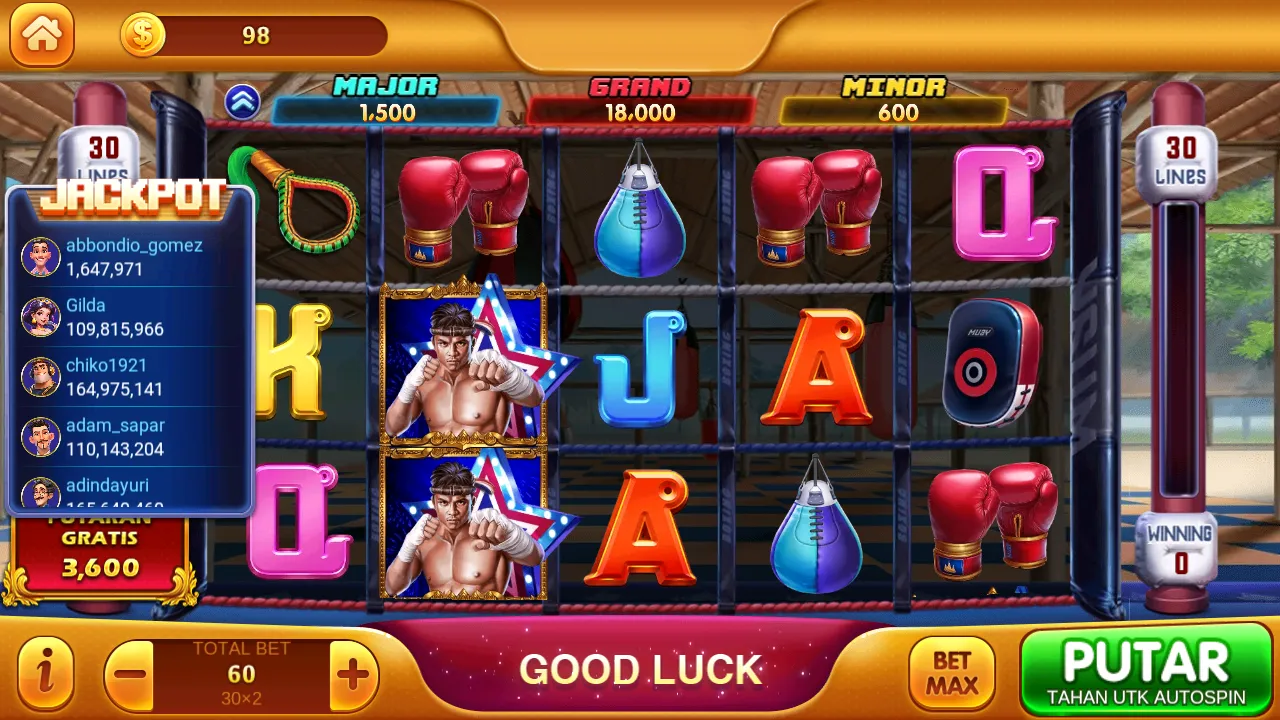The image size is (1280, 720).
Task: Open game info with the "i" icon
Action: [45, 672]
